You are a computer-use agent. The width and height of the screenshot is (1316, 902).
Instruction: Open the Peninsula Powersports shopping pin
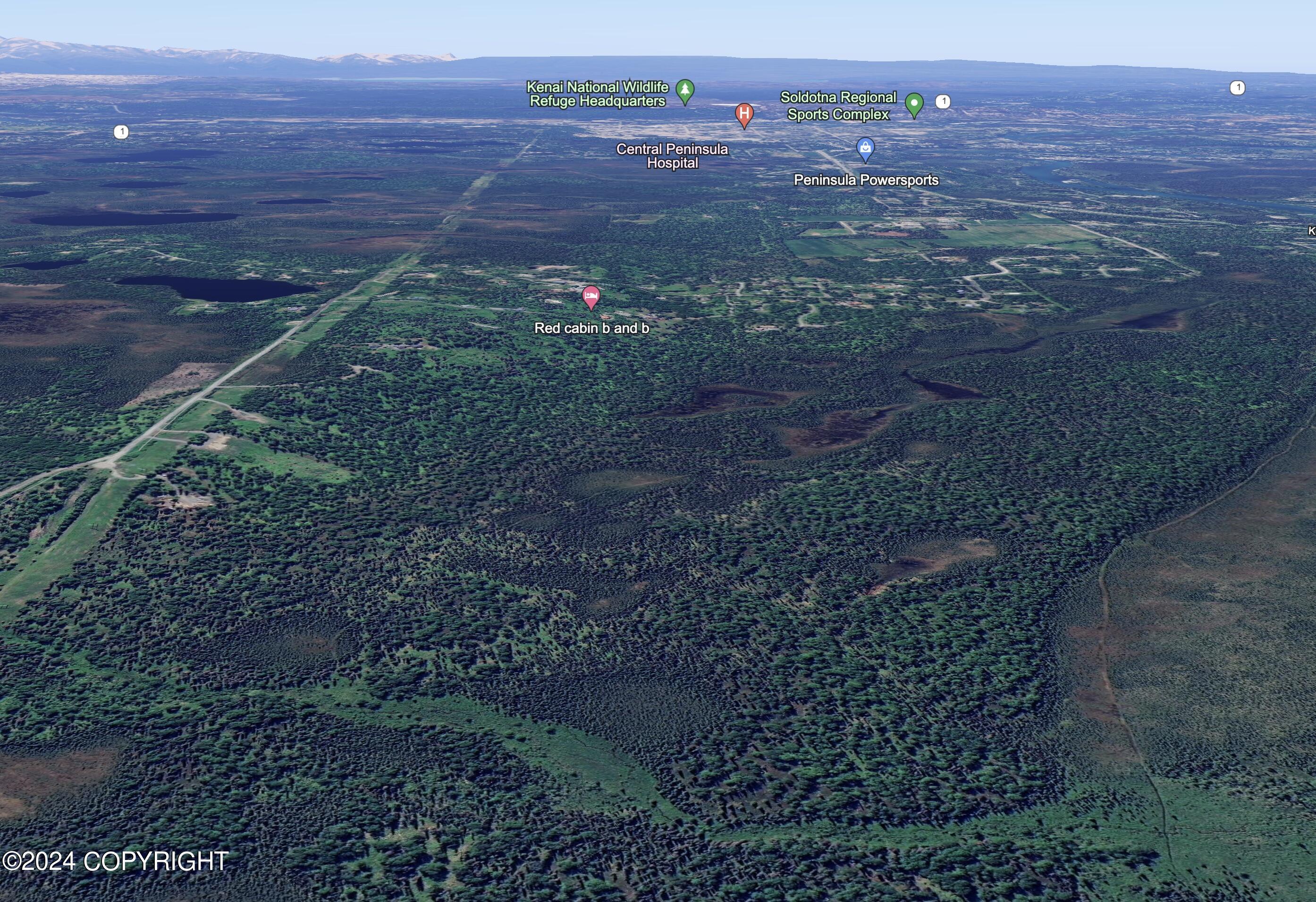tap(865, 148)
